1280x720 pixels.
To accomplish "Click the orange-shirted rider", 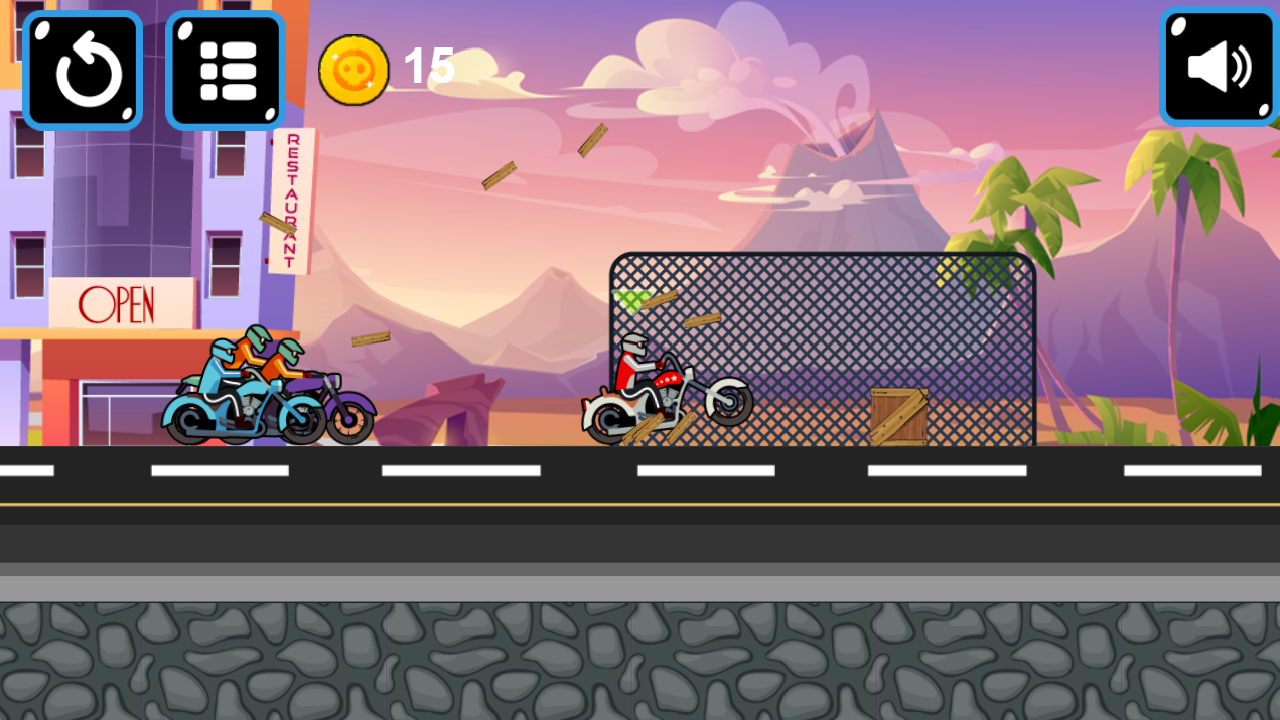I will coord(248,355).
